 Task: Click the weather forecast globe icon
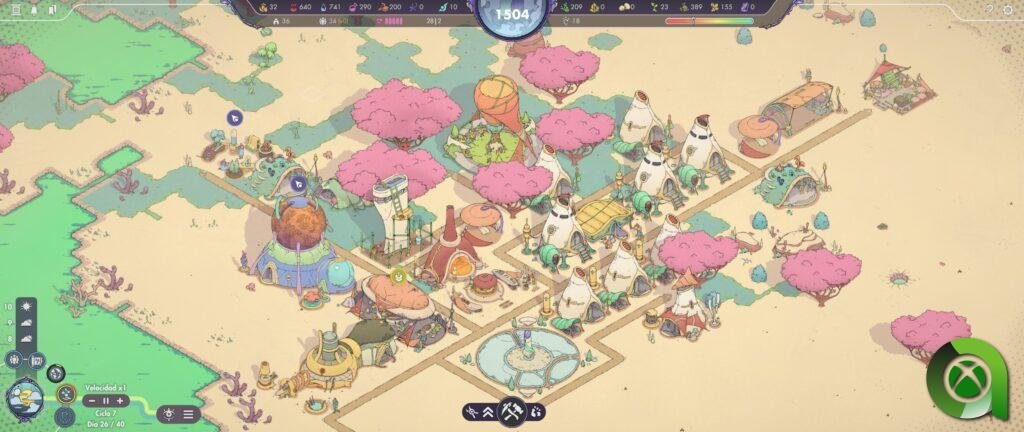[23, 398]
